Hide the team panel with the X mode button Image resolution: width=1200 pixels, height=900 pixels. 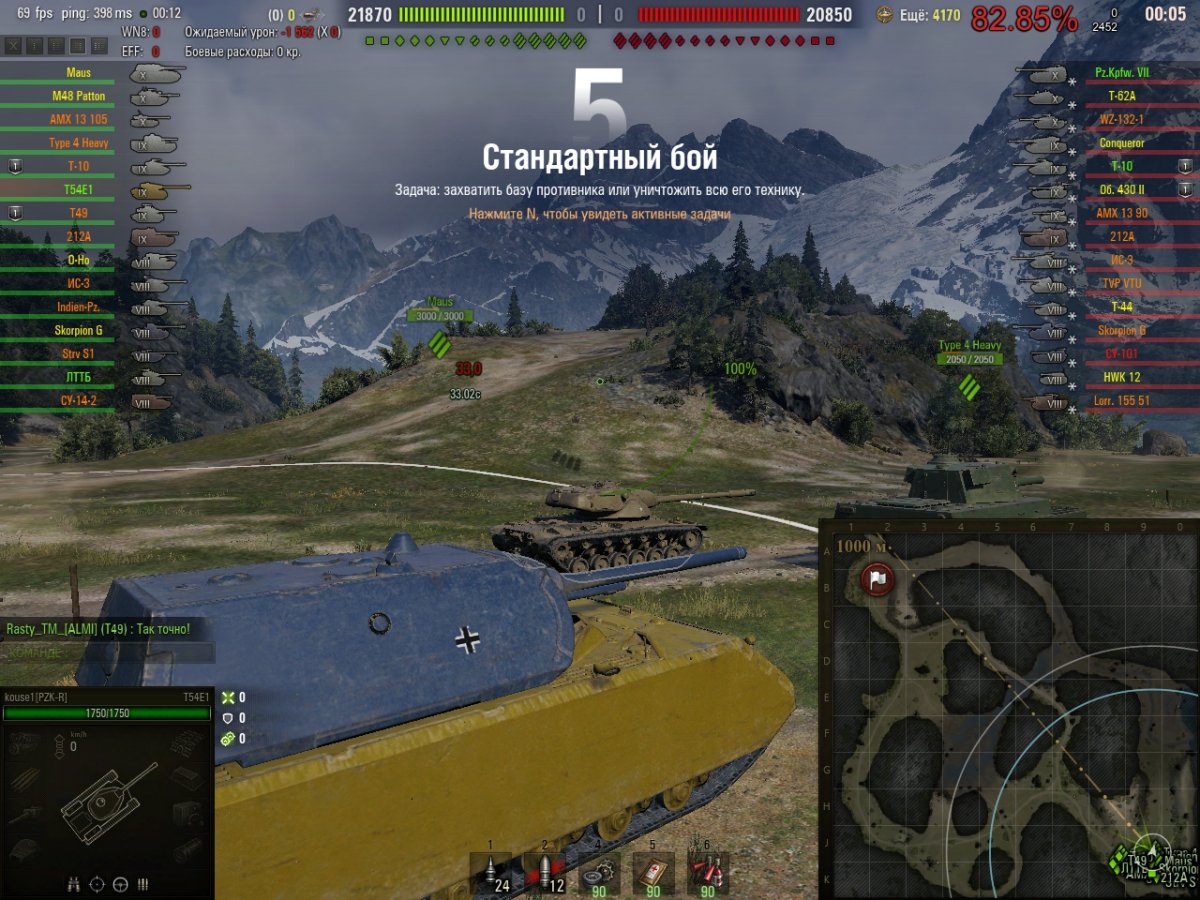pos(13,46)
